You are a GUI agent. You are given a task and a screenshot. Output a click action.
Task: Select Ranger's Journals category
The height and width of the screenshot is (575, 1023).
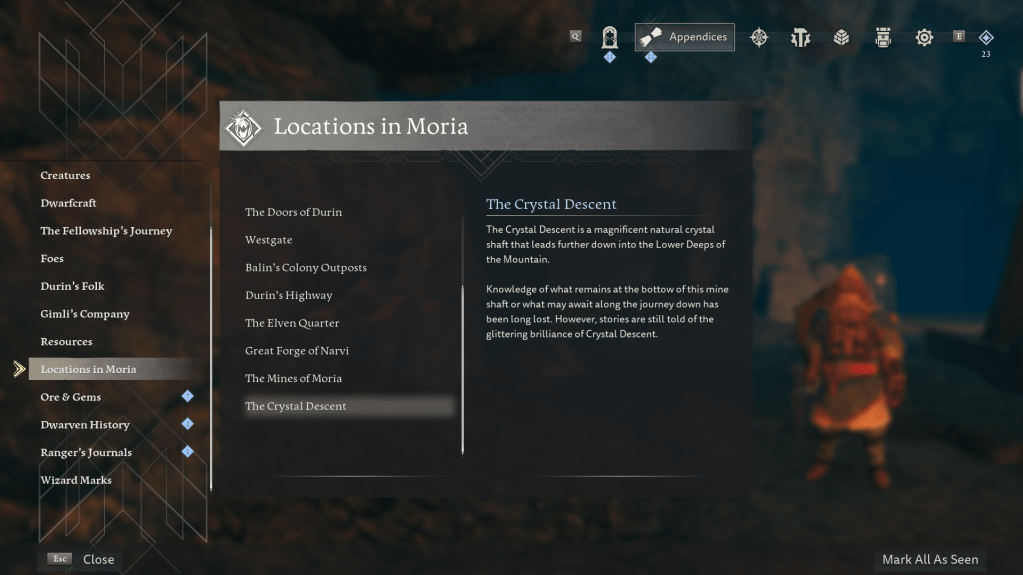tap(86, 453)
